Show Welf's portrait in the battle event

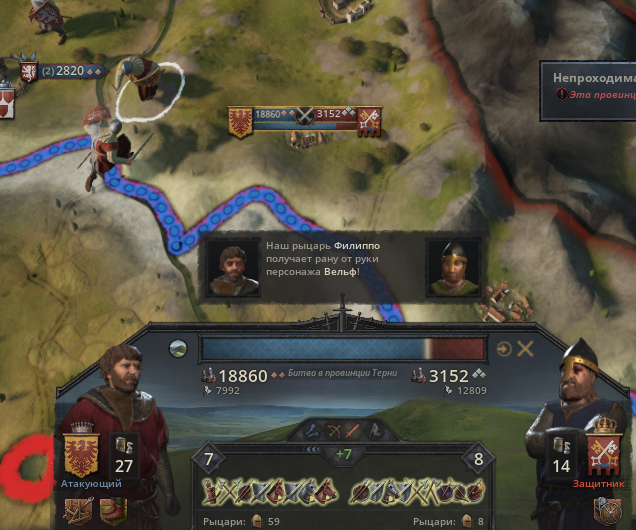(453, 268)
